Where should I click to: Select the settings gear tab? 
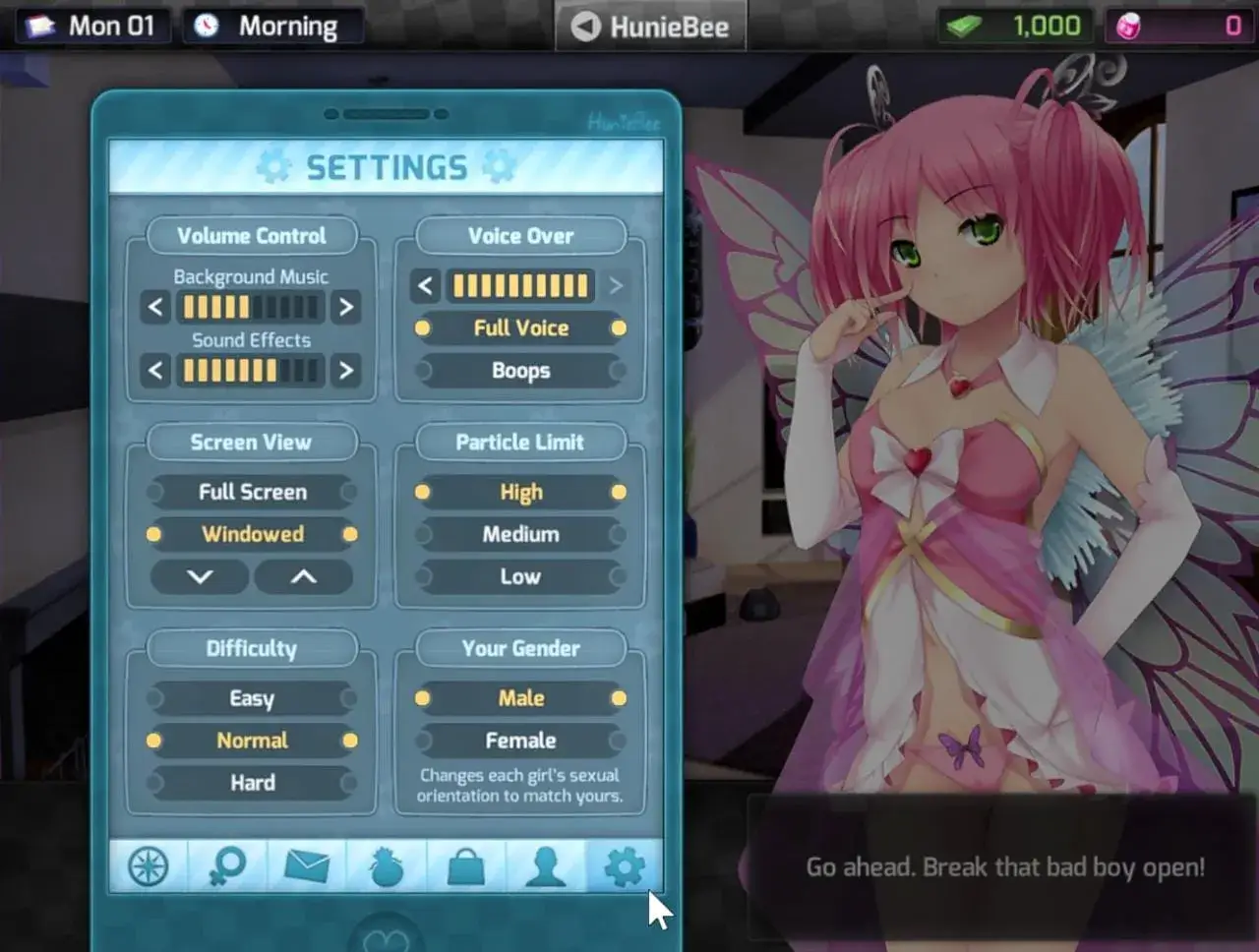pyautogui.click(x=625, y=866)
